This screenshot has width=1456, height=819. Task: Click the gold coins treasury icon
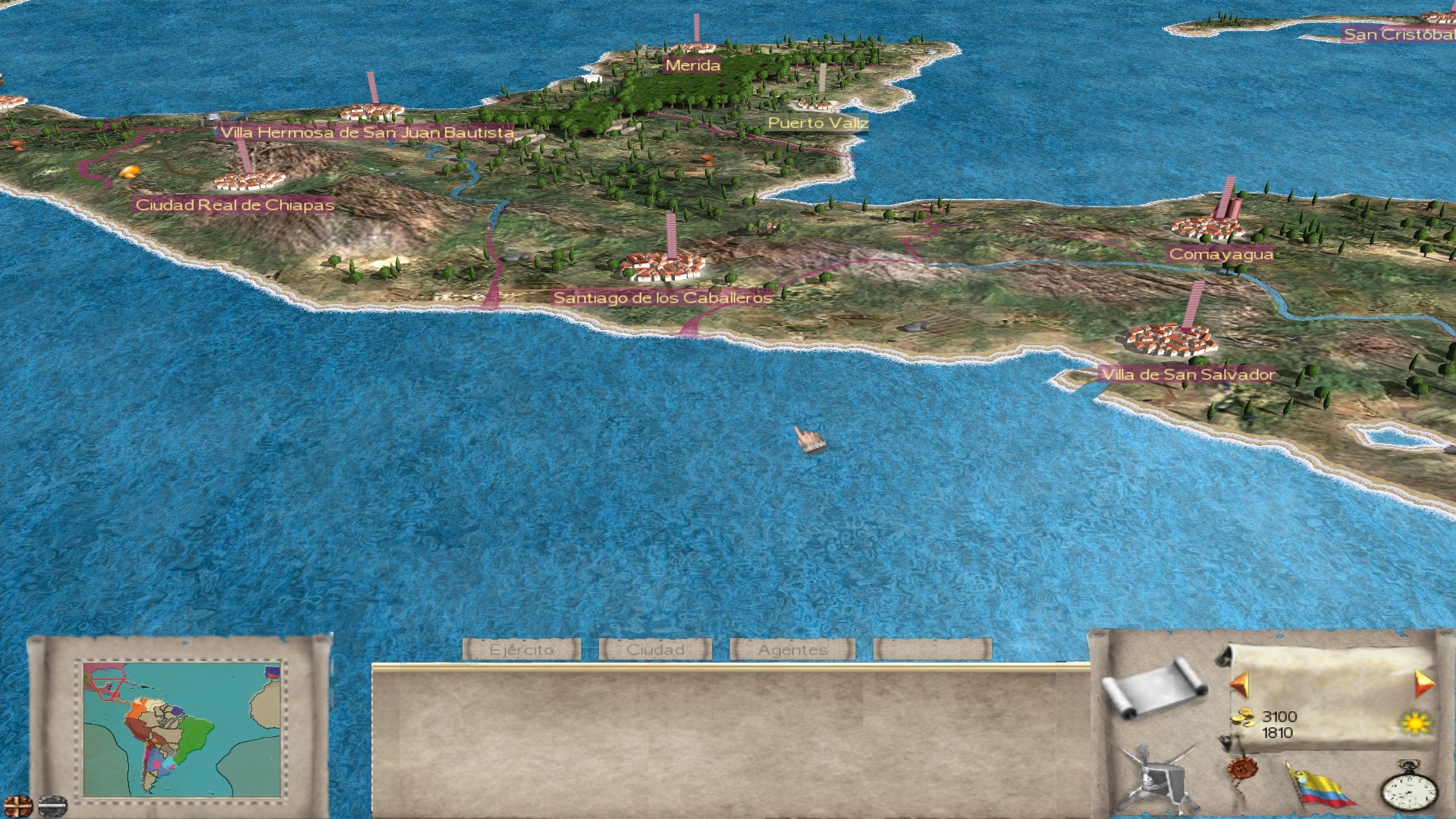(x=1243, y=717)
